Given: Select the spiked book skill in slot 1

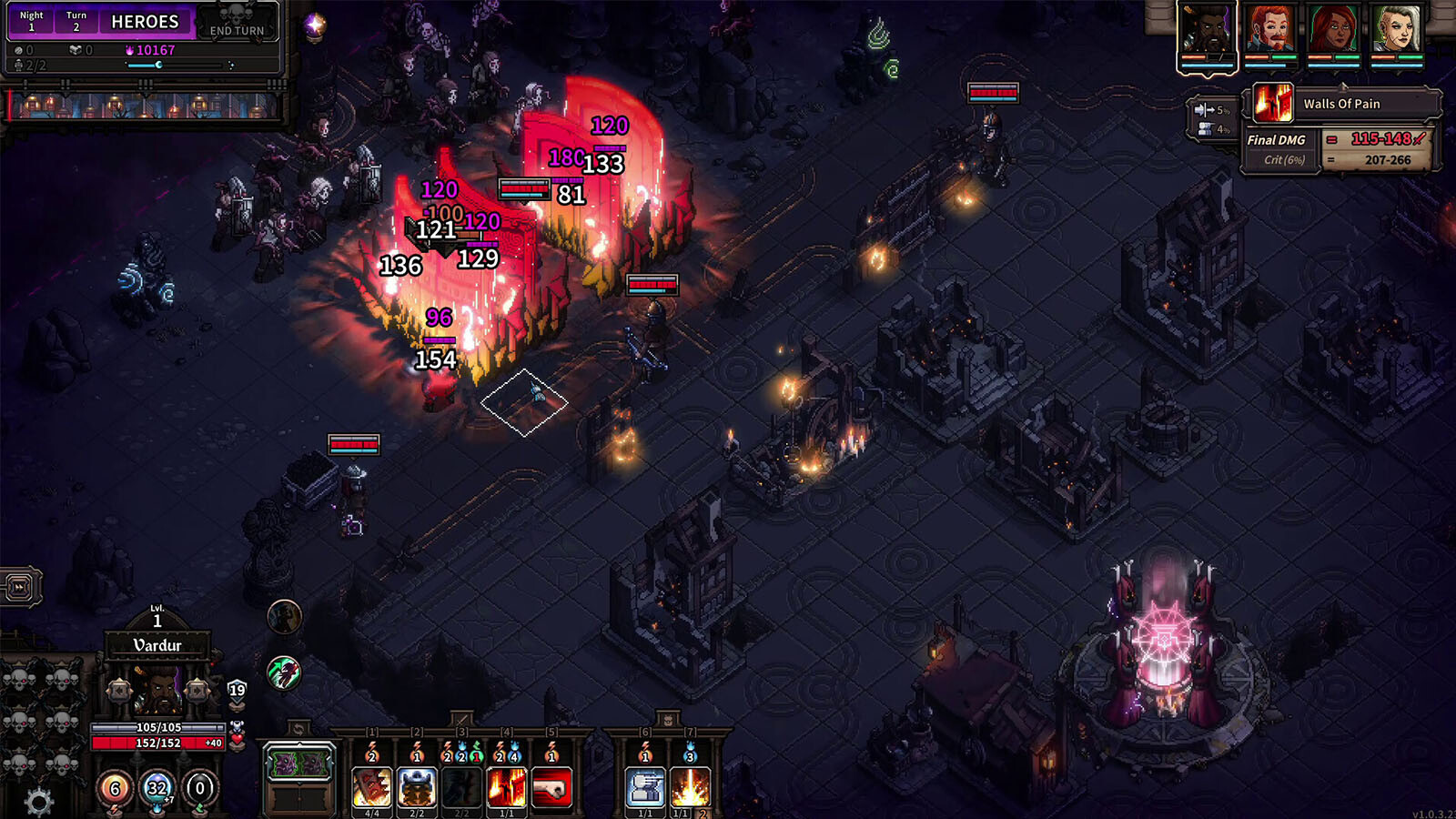Looking at the screenshot, I should [x=371, y=787].
